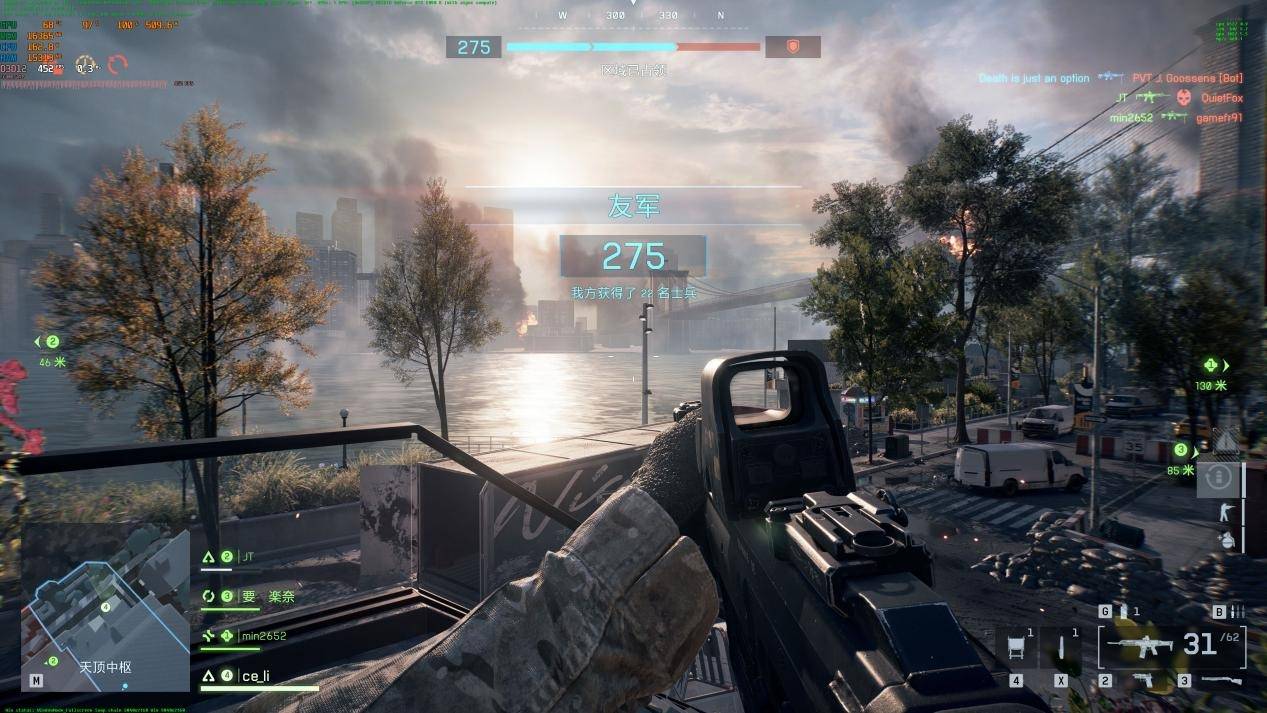The height and width of the screenshot is (713, 1267).
Task: Click the soldier aiming stance icon
Action: tap(1221, 512)
